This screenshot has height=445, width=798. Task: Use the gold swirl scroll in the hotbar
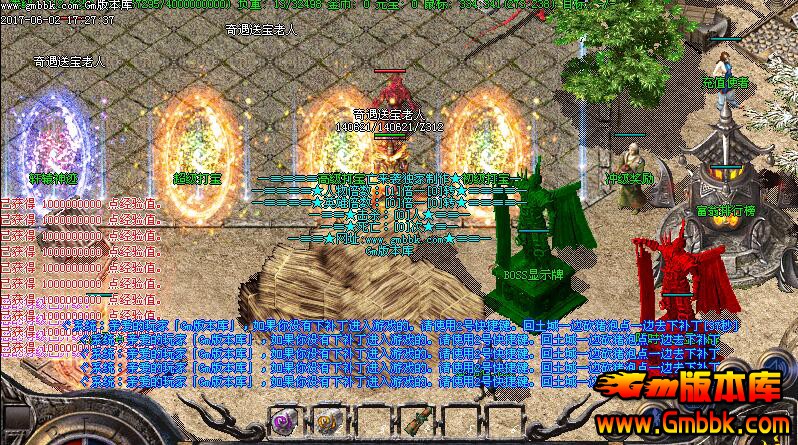pos(327,421)
